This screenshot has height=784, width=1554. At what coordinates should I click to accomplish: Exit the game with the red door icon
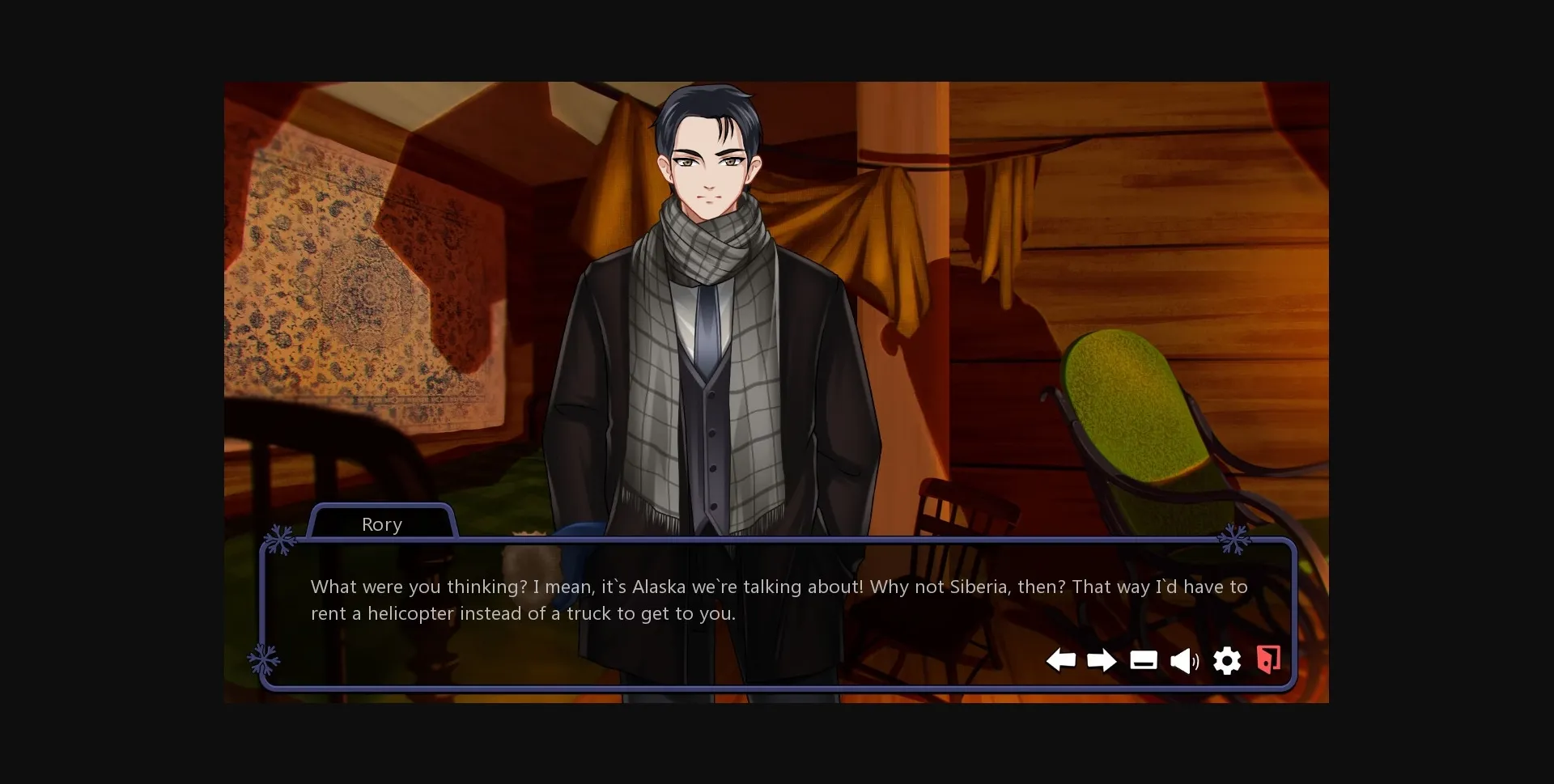click(x=1267, y=659)
